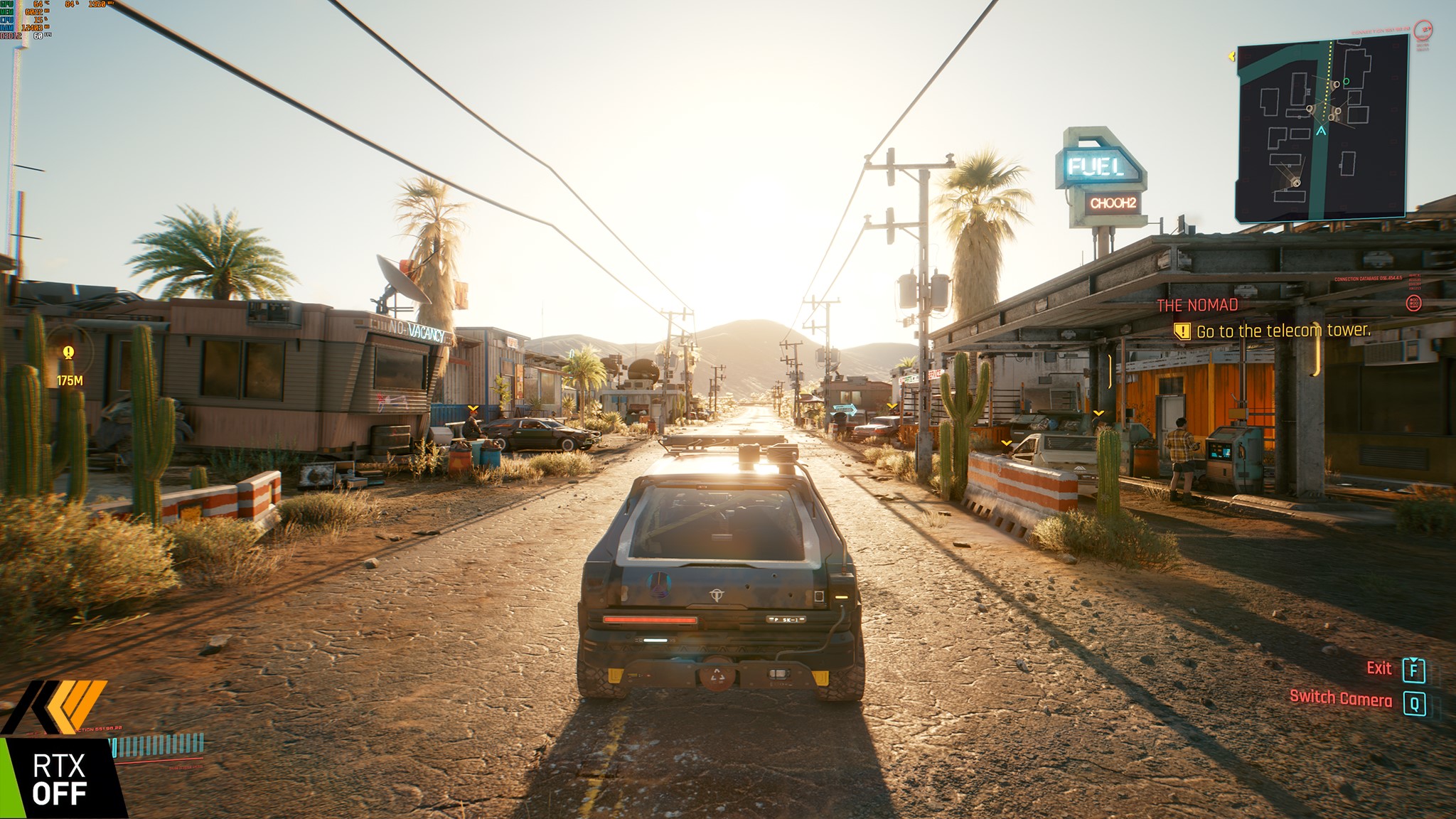Screen dimensions: 1456x819
Task: Click the RTX OFF overlay badge
Action: coord(60,779)
